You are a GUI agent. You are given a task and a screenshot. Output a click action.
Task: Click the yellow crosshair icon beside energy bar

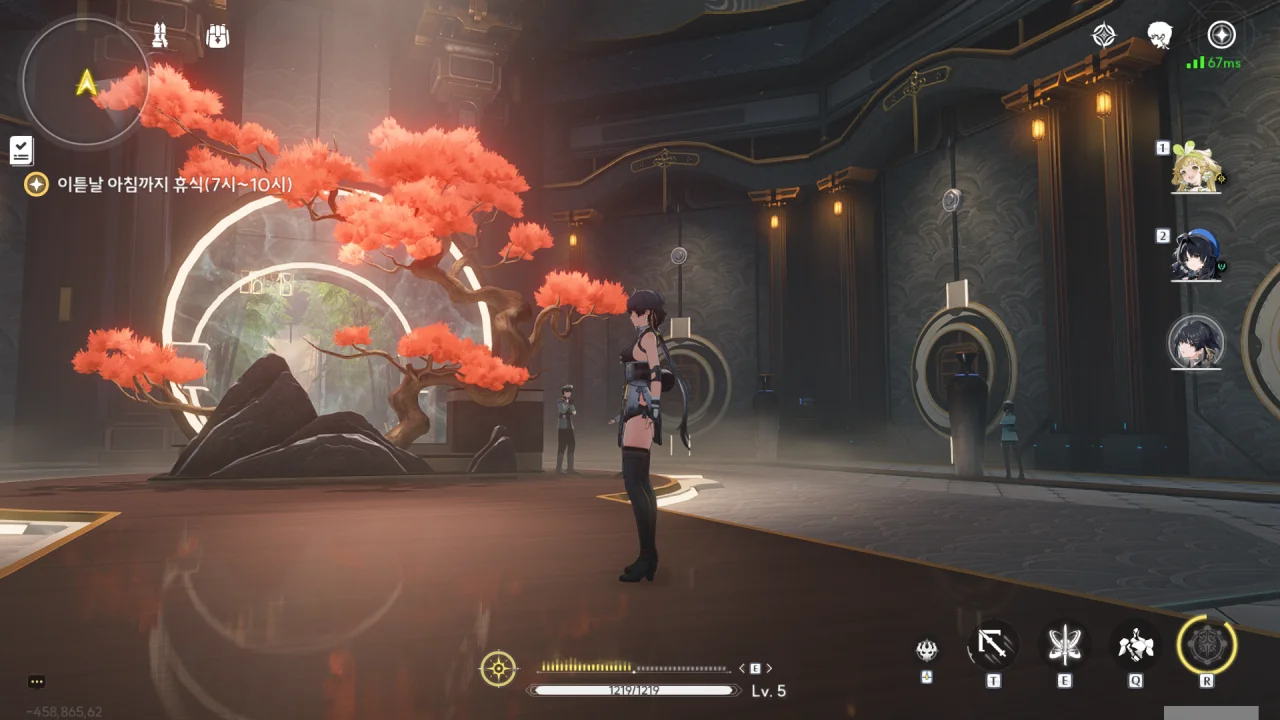[x=498, y=668]
